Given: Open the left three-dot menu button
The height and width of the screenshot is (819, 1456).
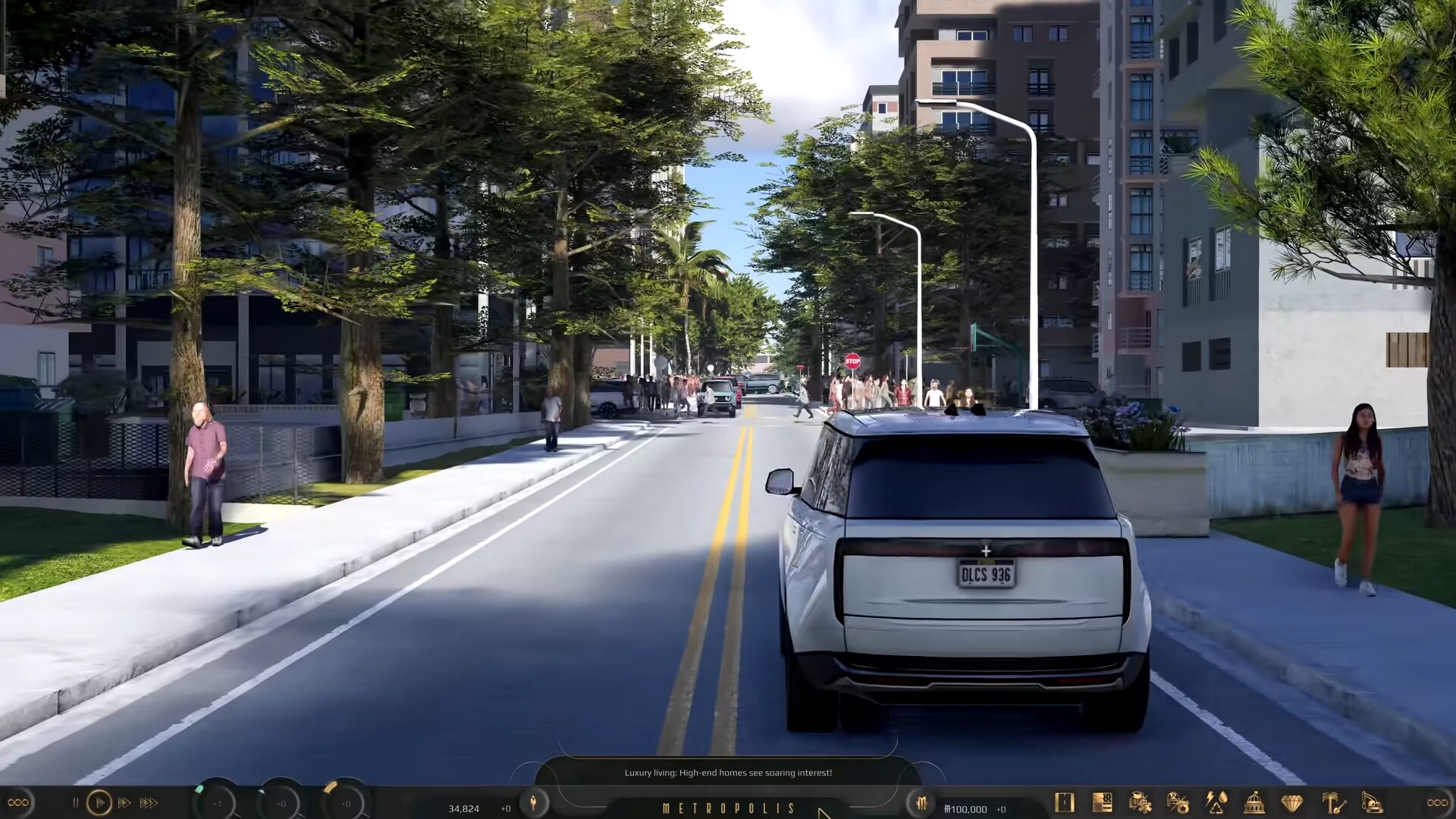Looking at the screenshot, I should click(x=18, y=802).
